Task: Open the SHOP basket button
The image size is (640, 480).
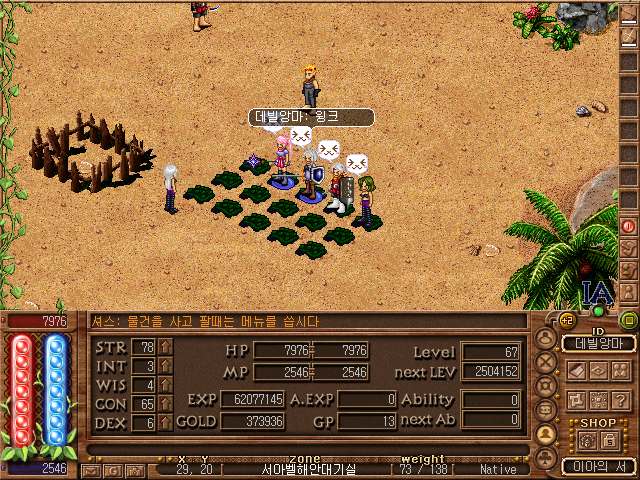Action: pyautogui.click(x=587, y=440)
